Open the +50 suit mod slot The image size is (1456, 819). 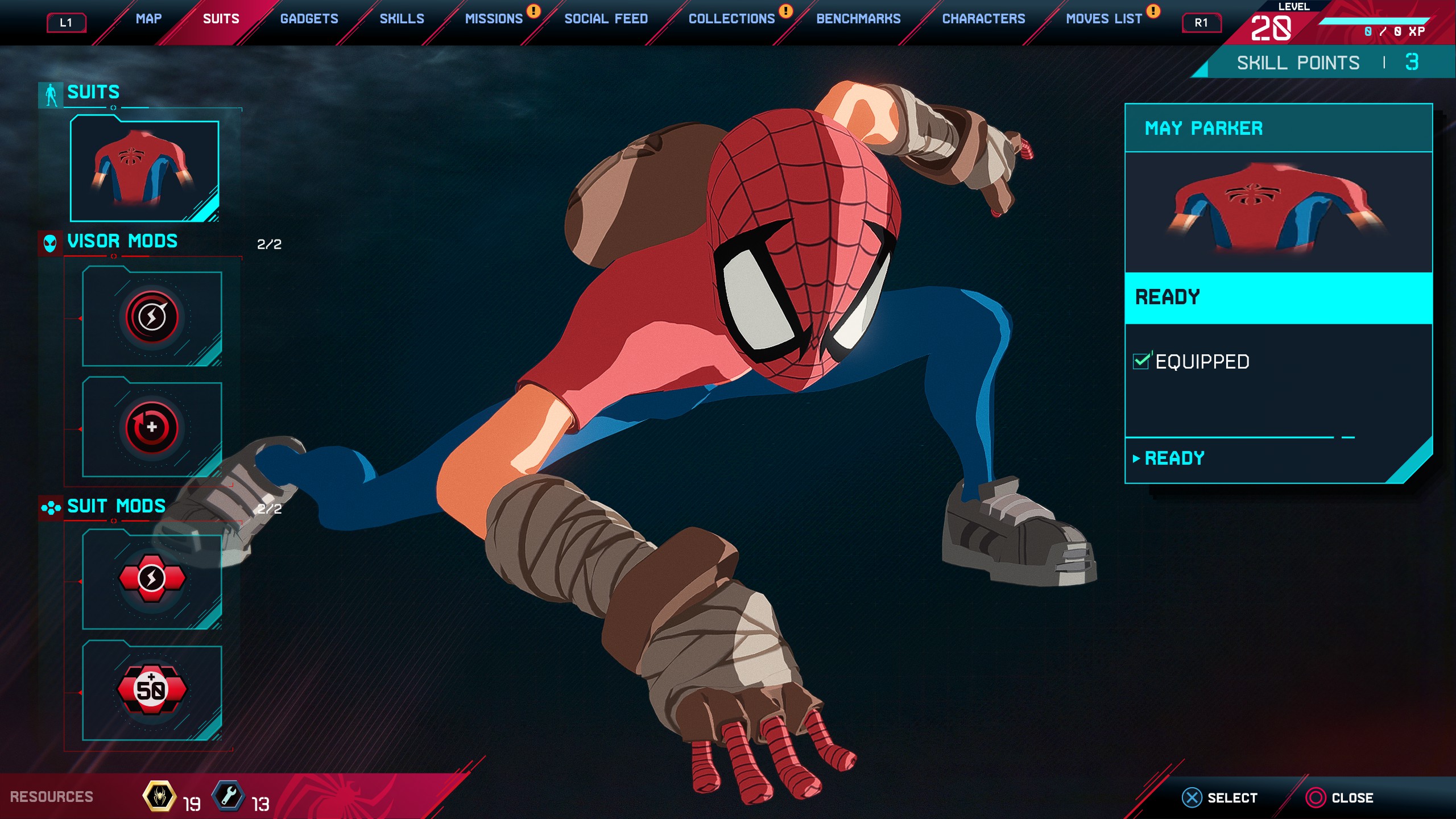152,690
